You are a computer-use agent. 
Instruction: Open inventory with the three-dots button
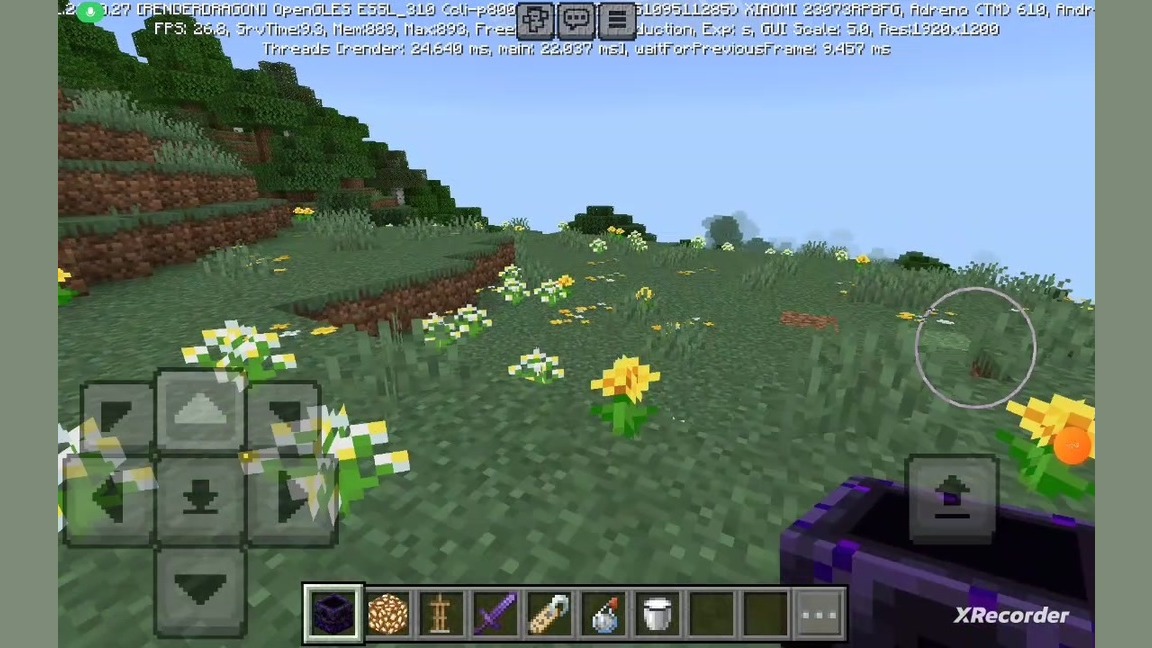(x=819, y=612)
